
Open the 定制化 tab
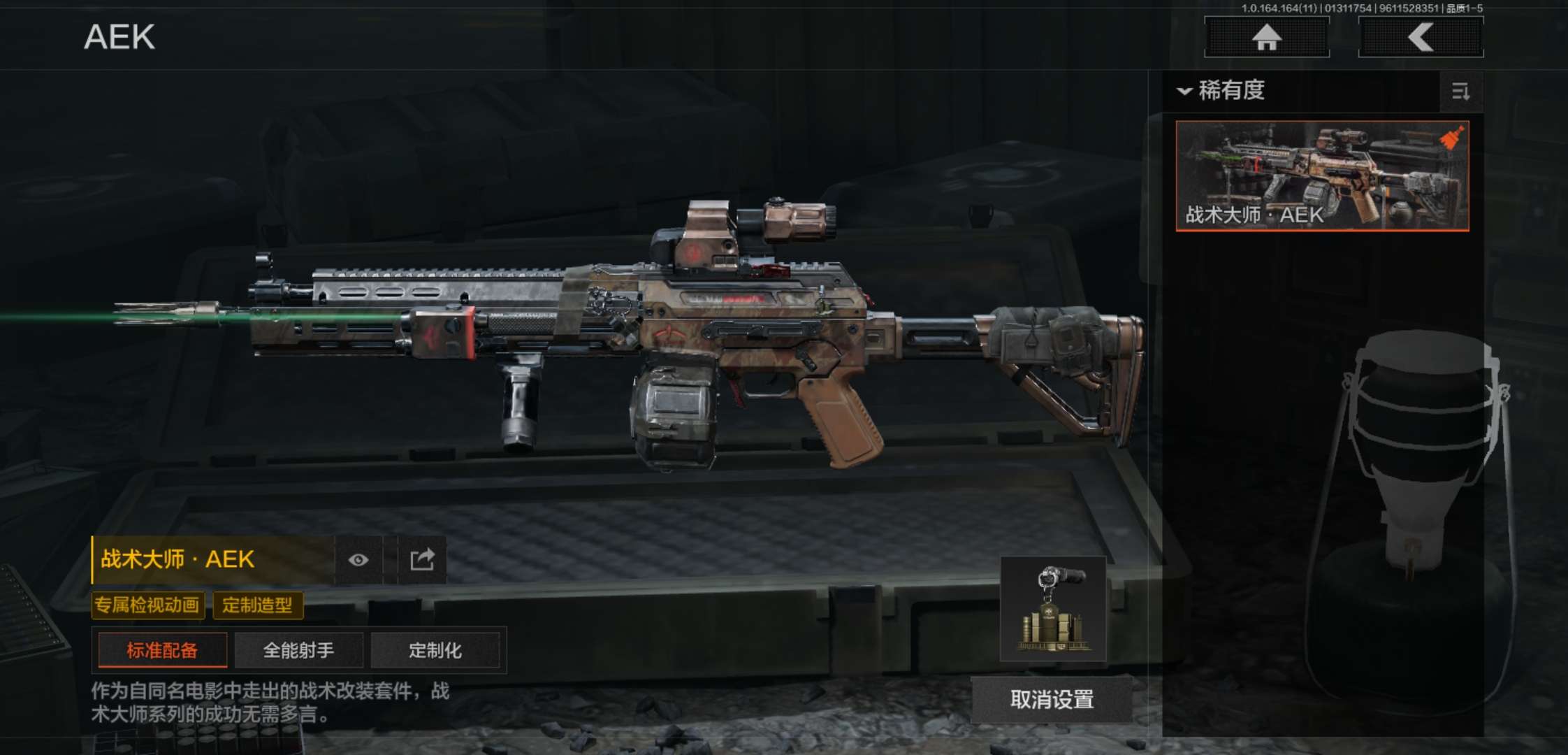coord(435,651)
